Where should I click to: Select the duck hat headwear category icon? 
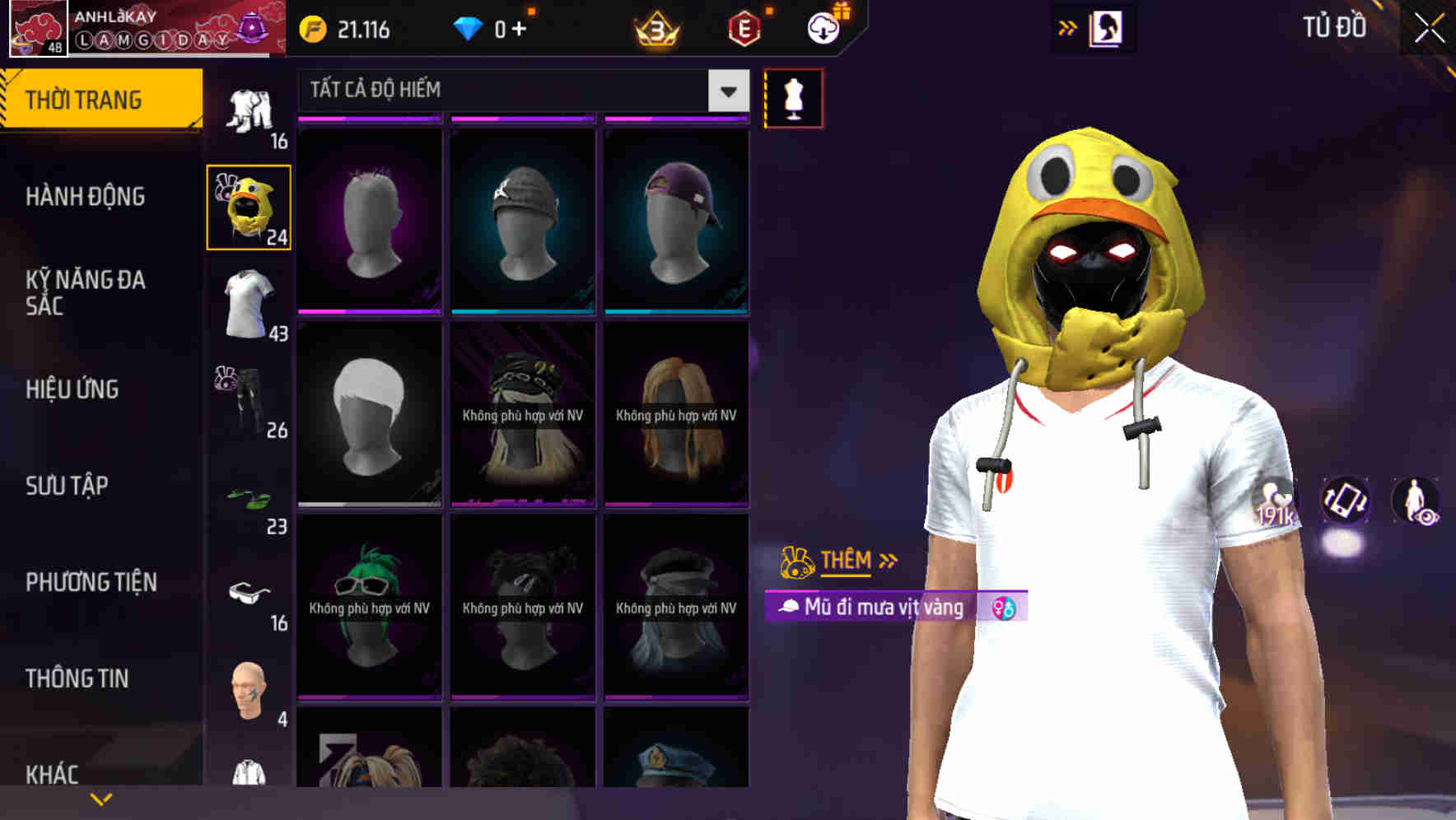pyautogui.click(x=247, y=206)
